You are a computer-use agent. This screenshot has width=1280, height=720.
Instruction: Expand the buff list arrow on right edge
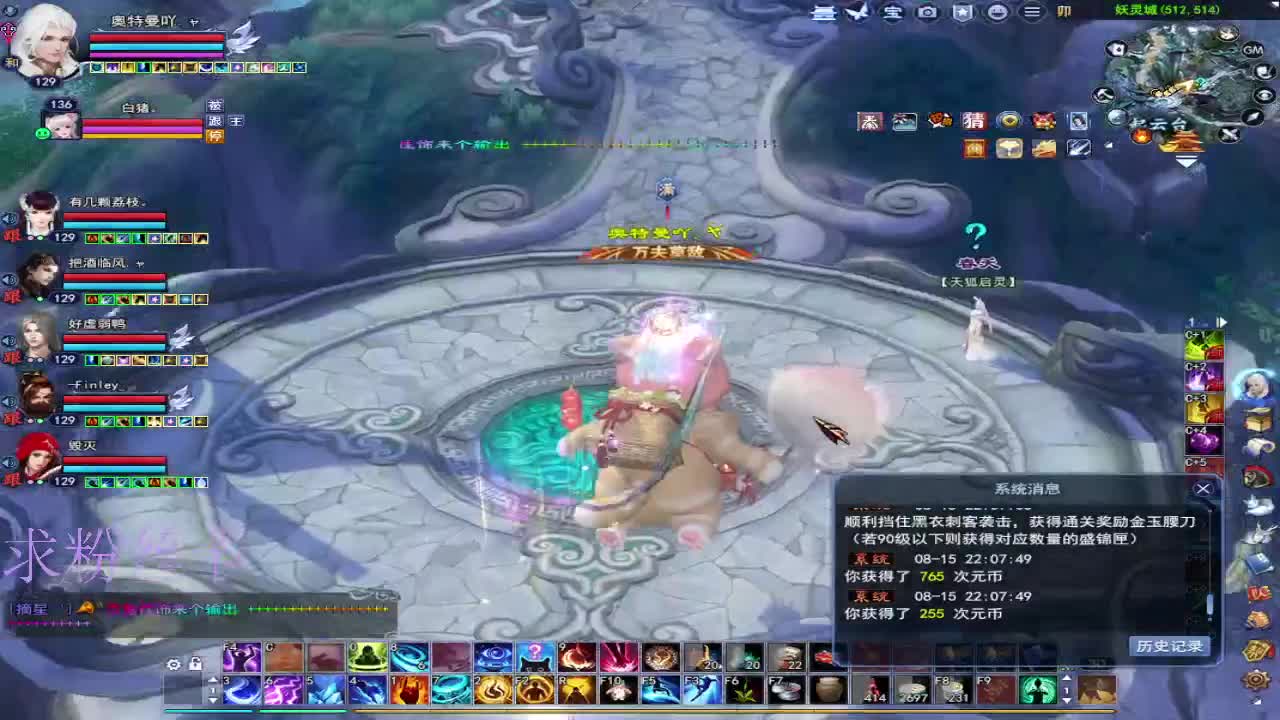[x=1222, y=321]
